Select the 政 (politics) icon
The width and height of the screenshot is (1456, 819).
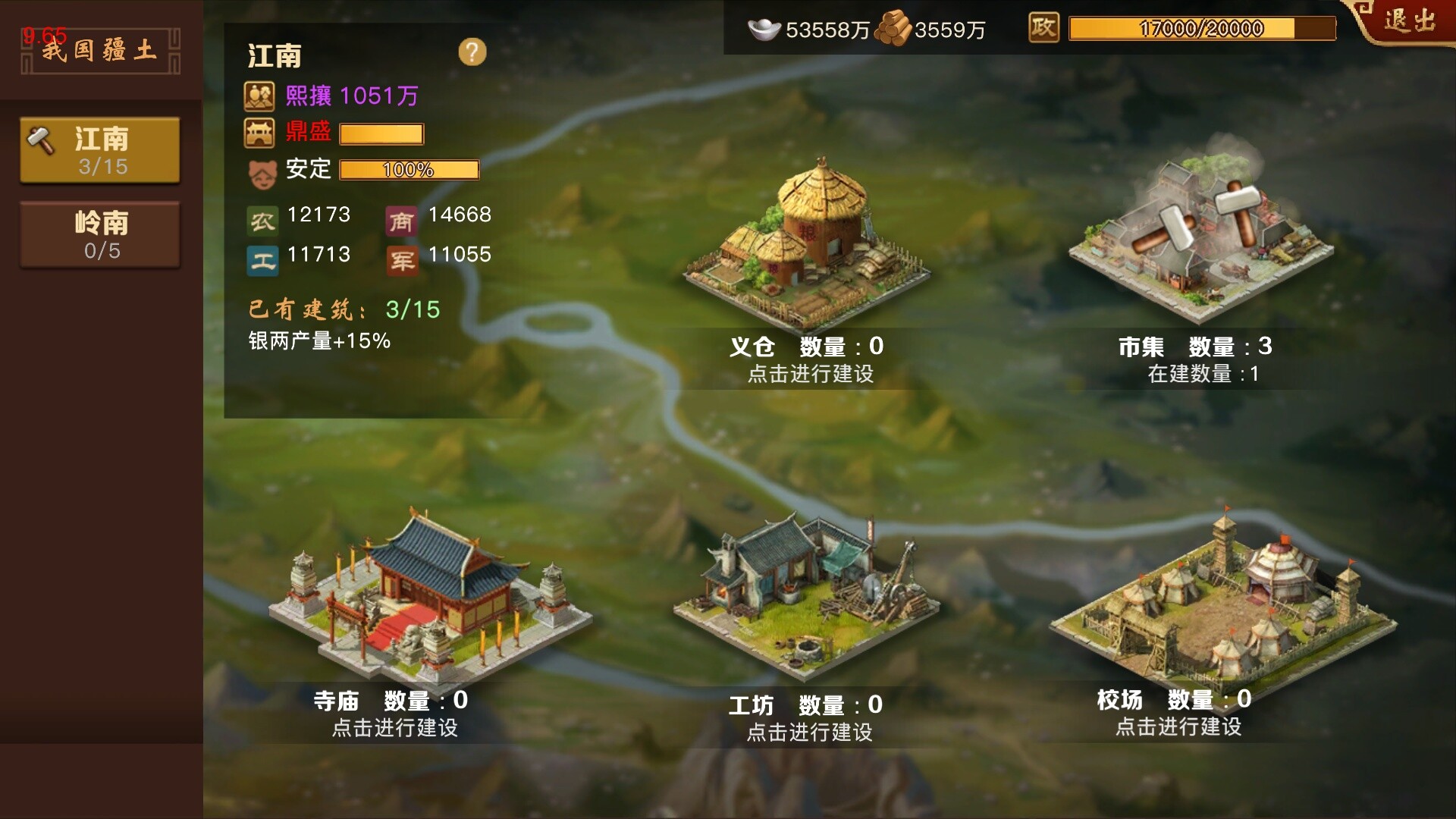tap(1043, 29)
